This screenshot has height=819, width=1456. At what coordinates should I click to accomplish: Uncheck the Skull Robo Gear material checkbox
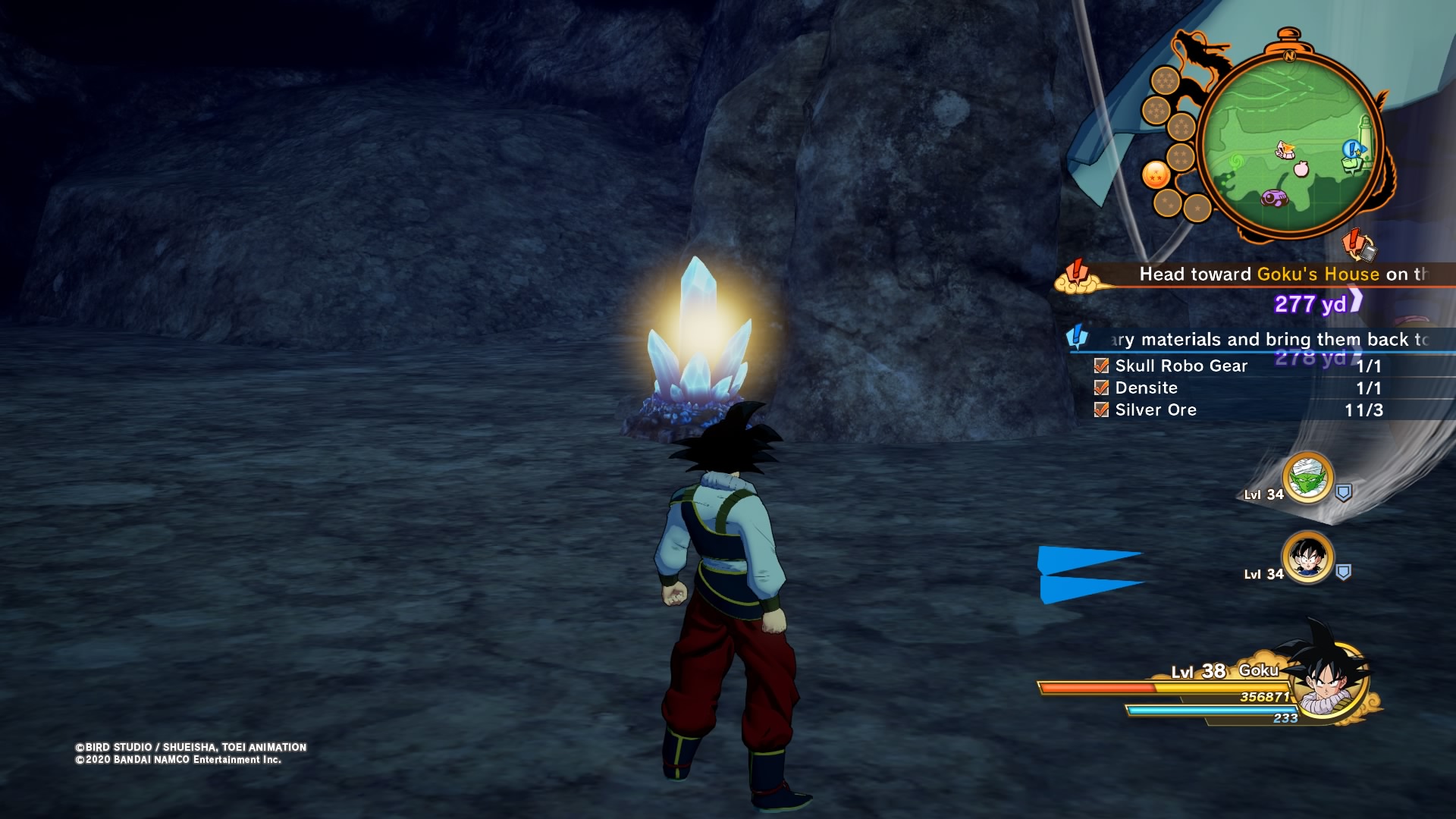(x=1101, y=366)
